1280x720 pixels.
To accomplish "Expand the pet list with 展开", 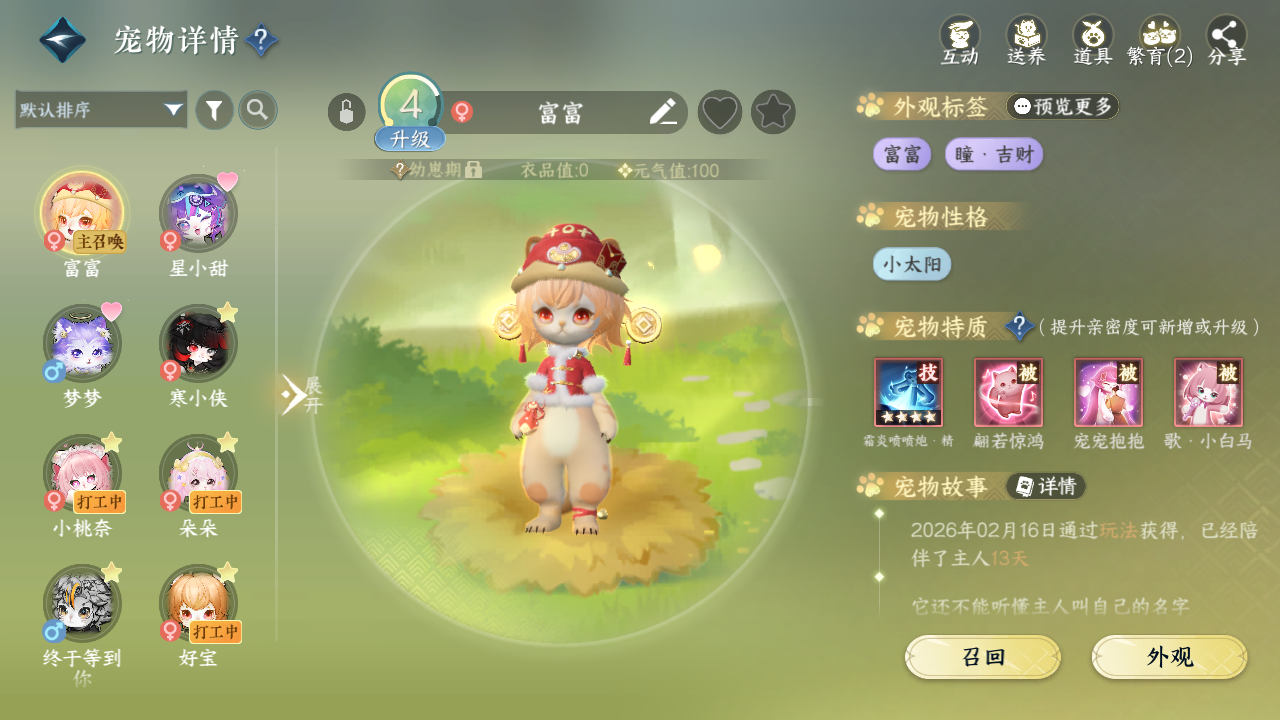I will 300,395.
